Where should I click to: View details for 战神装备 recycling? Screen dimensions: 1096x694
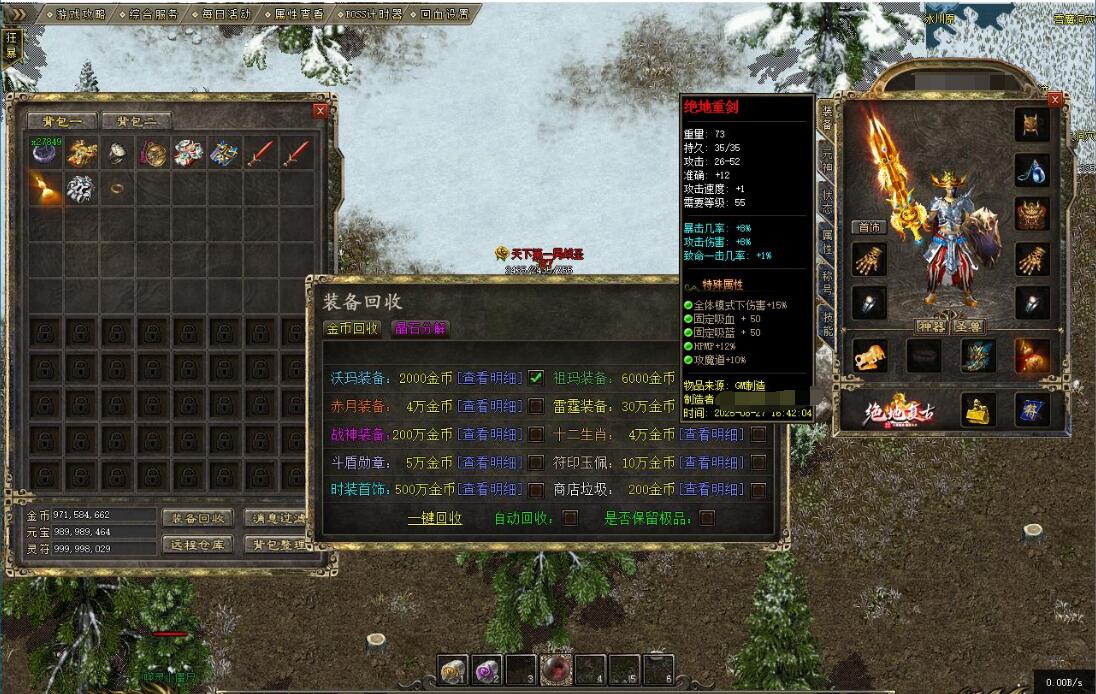[x=489, y=434]
